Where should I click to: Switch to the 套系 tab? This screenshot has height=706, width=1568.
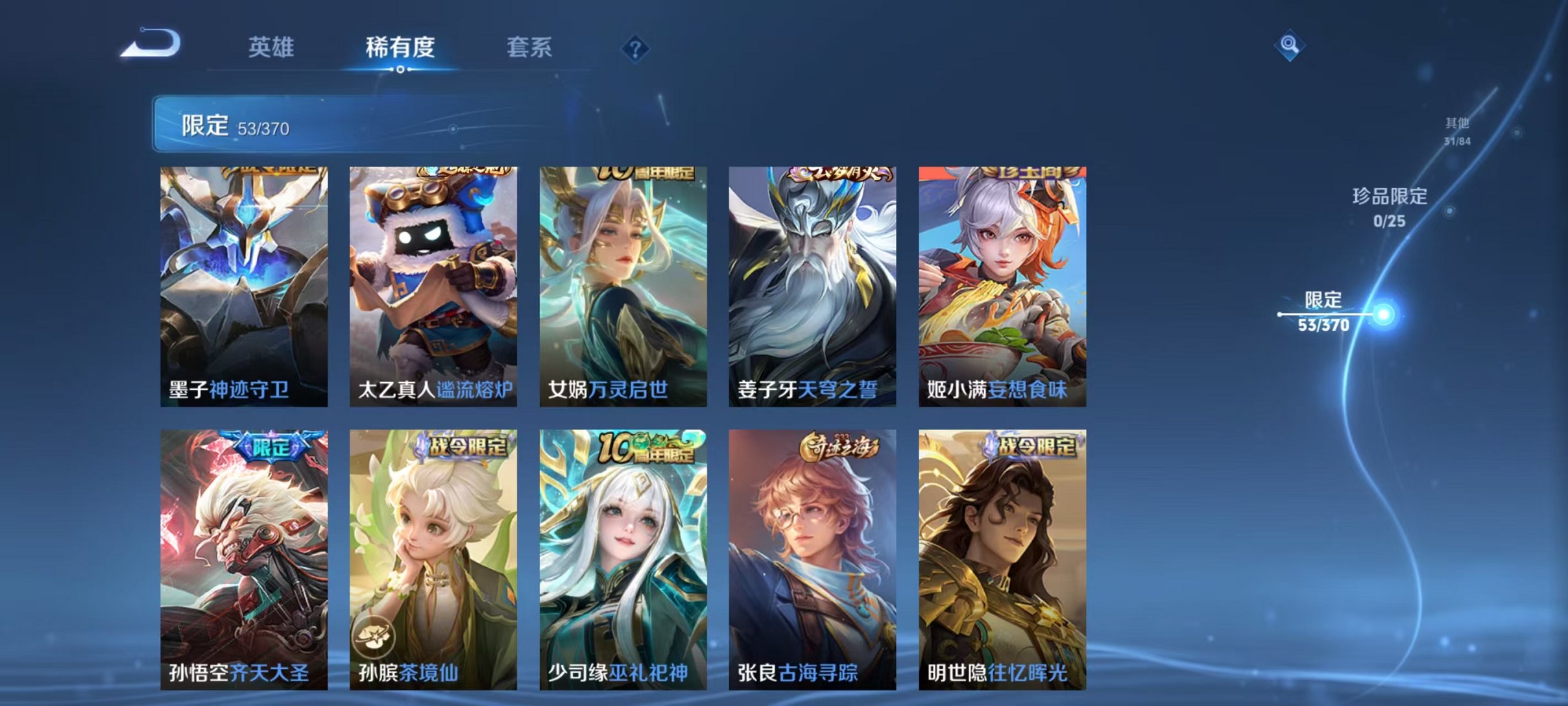point(529,47)
